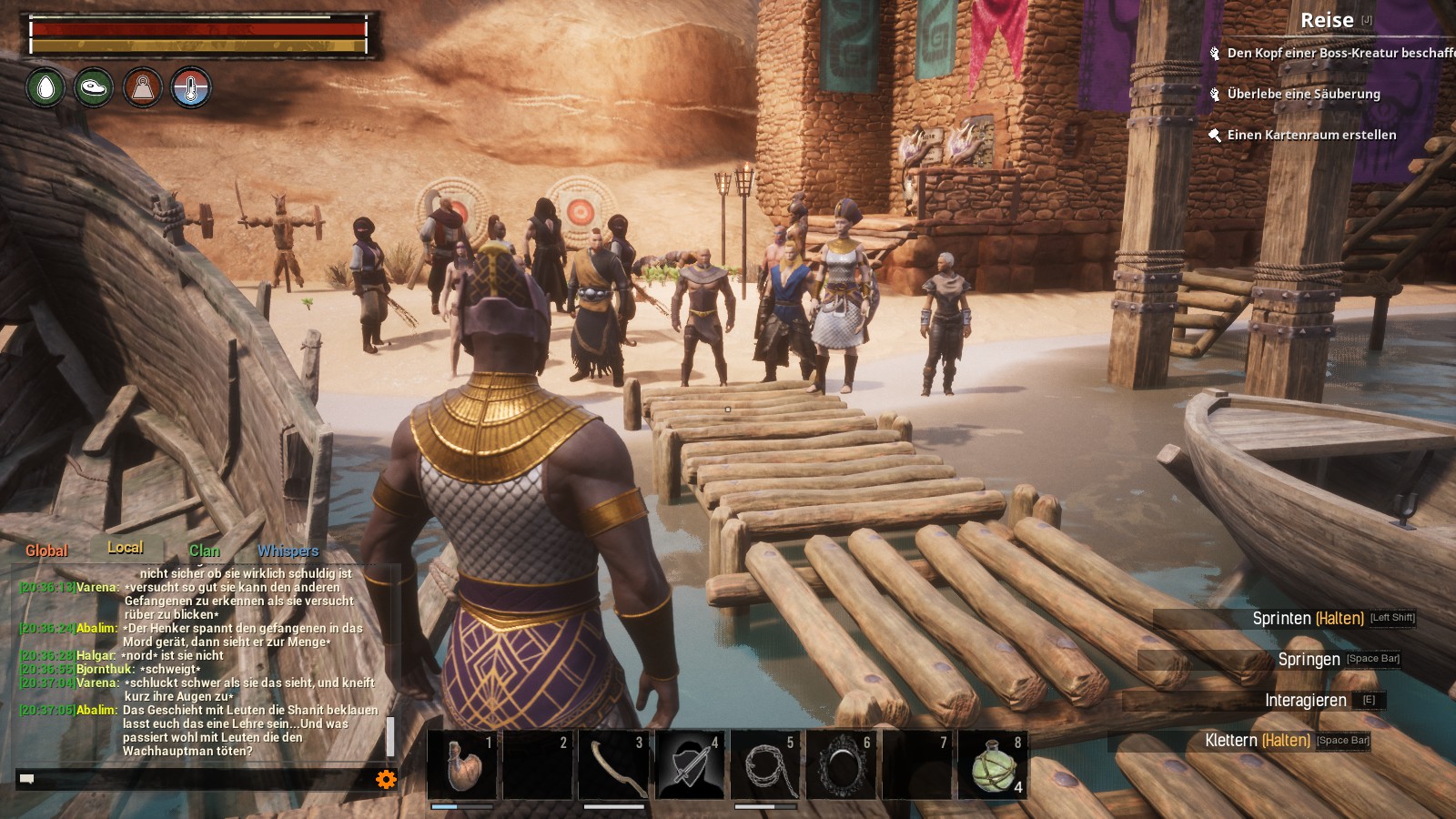Image resolution: width=1456 pixels, height=819 pixels.
Task: Click the weight encumbrance status icon
Action: point(143,88)
